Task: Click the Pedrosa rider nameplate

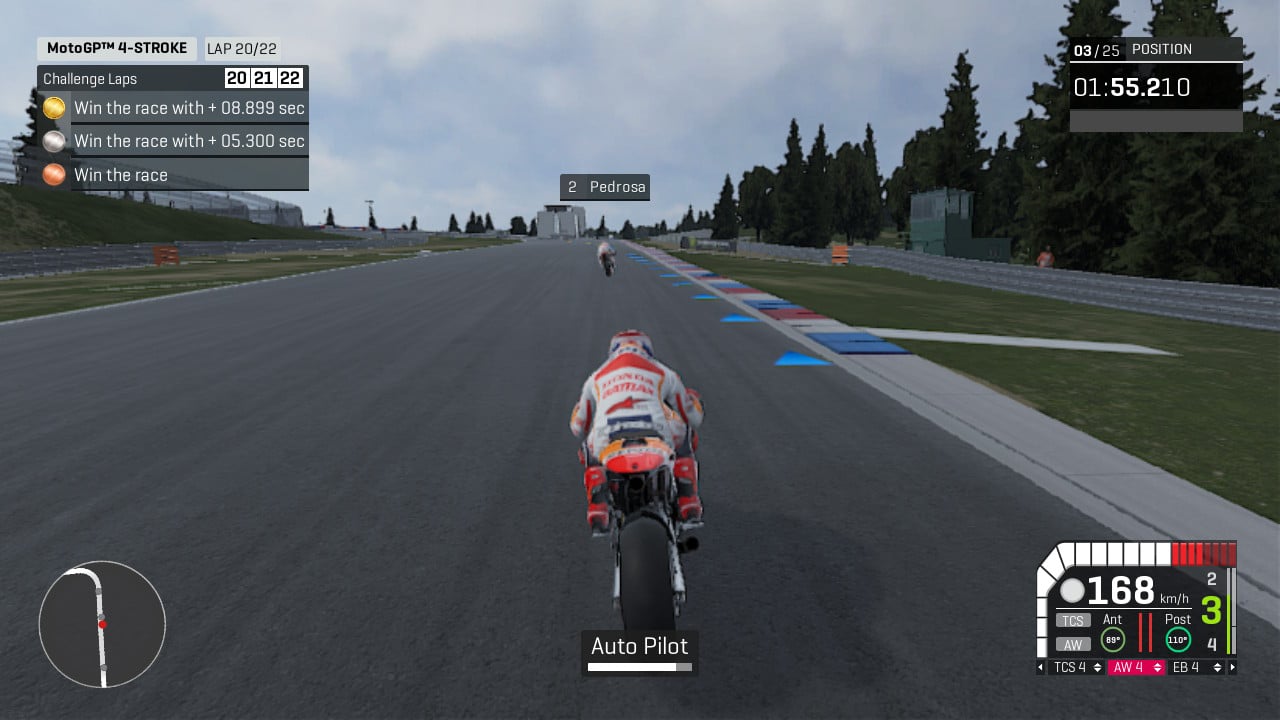Action: (605, 187)
